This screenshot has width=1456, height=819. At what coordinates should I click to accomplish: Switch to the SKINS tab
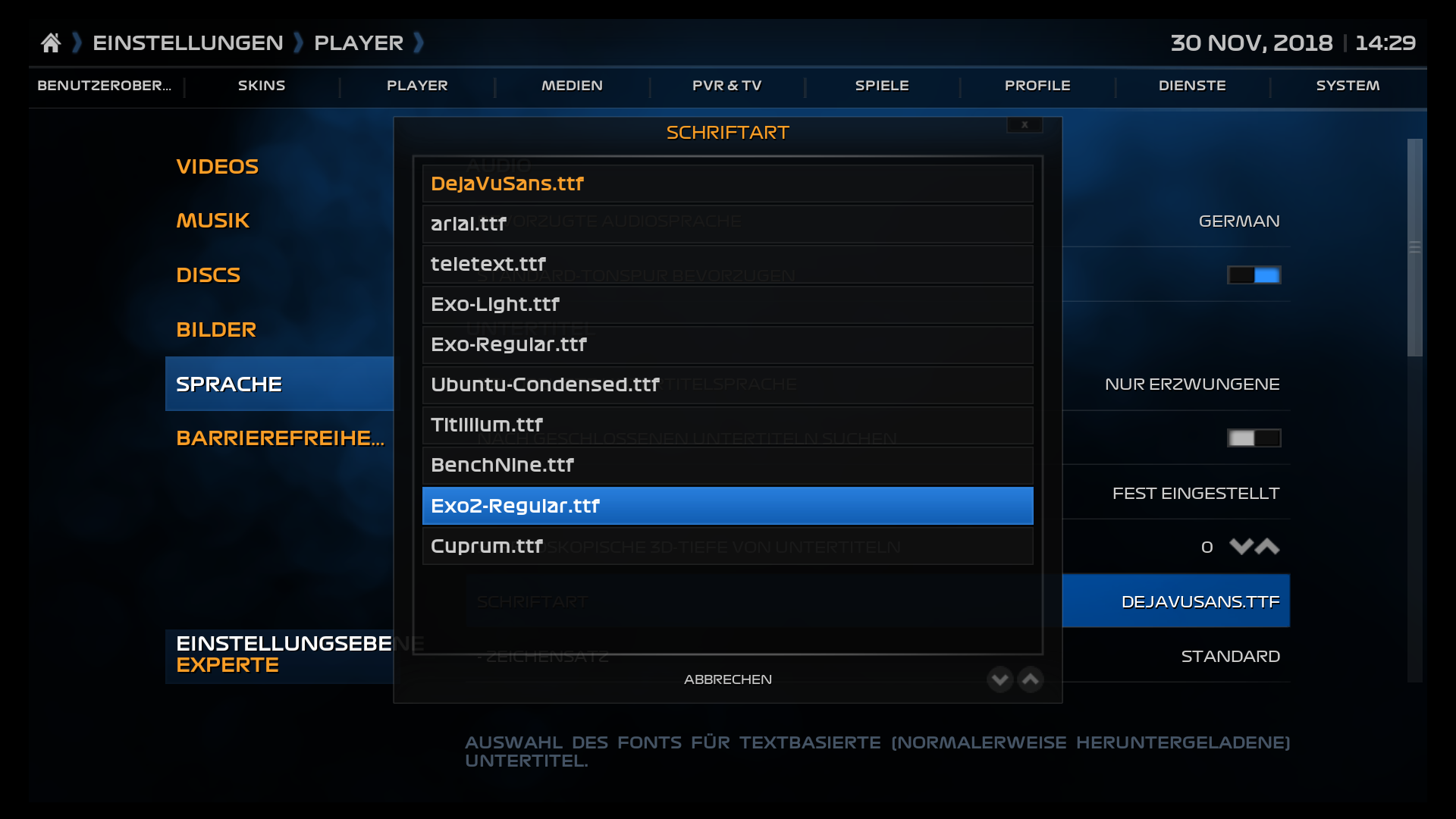coord(261,86)
